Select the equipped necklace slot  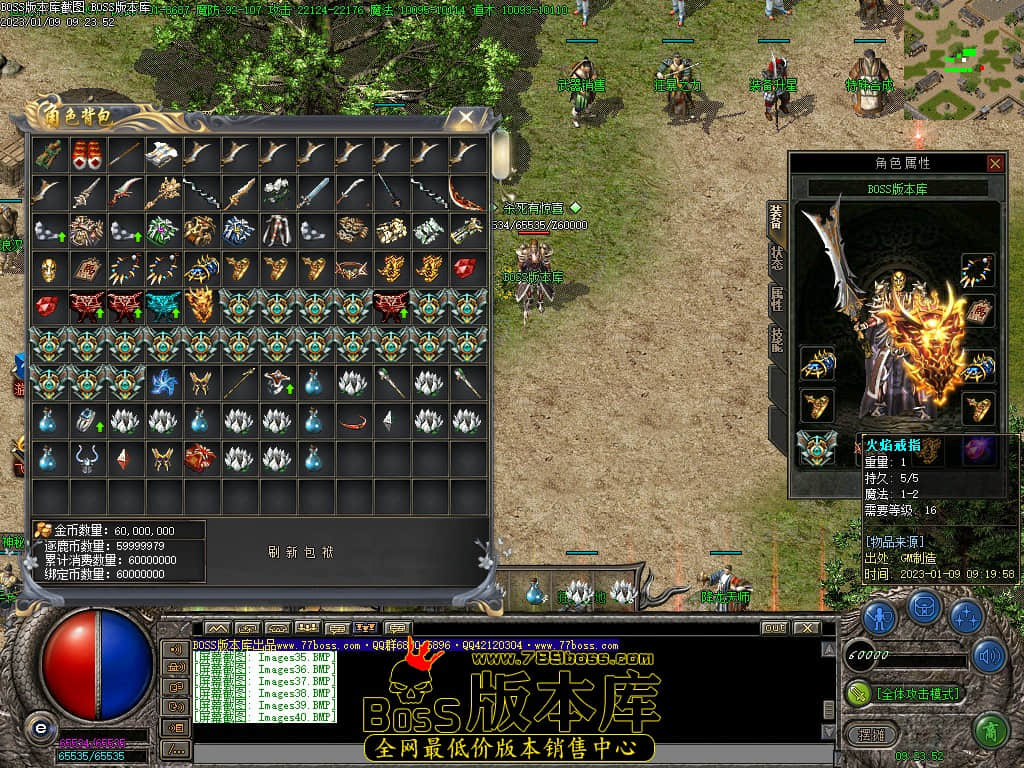(x=977, y=270)
